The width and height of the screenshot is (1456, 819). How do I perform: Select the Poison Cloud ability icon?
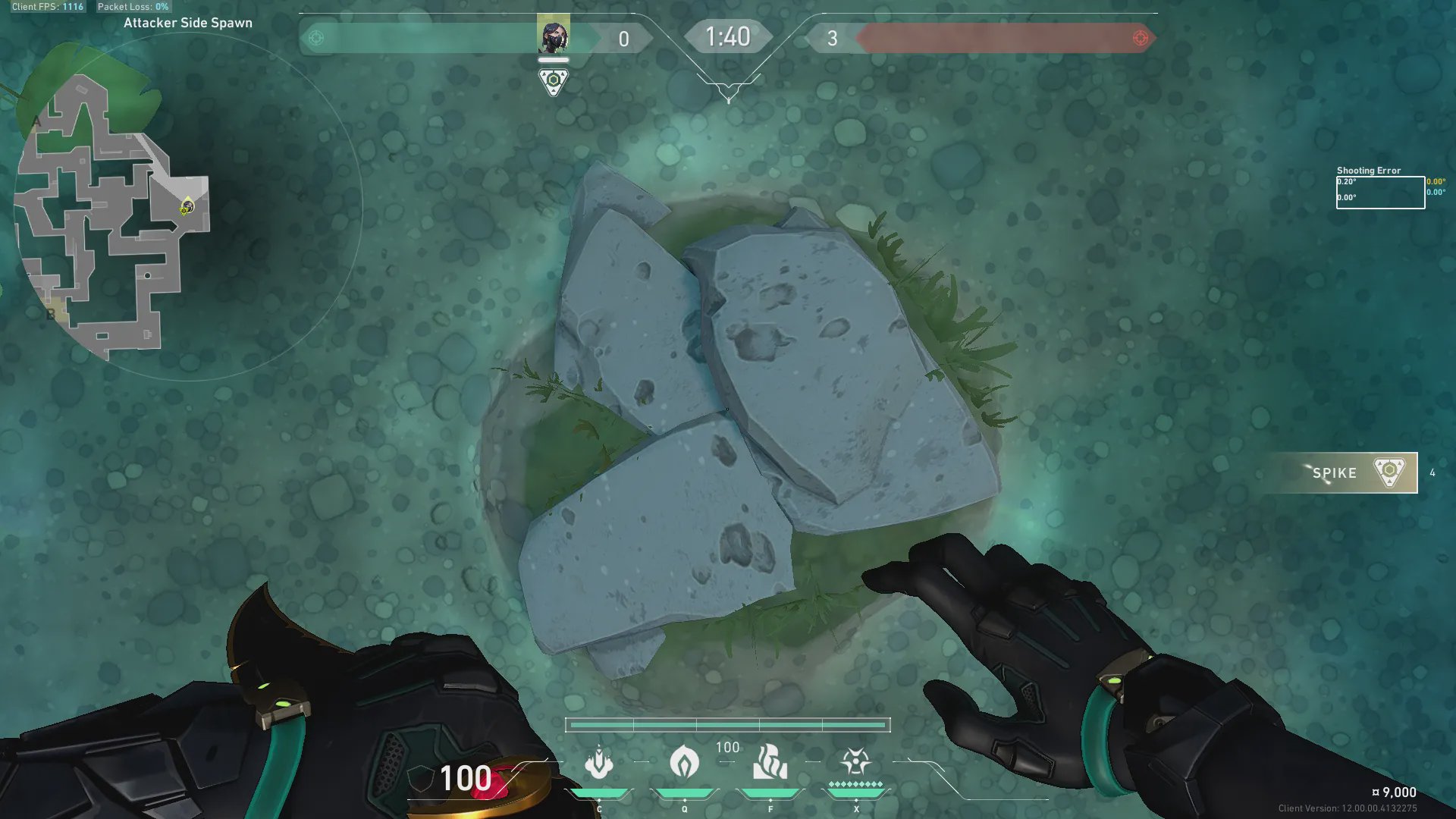[x=684, y=761]
